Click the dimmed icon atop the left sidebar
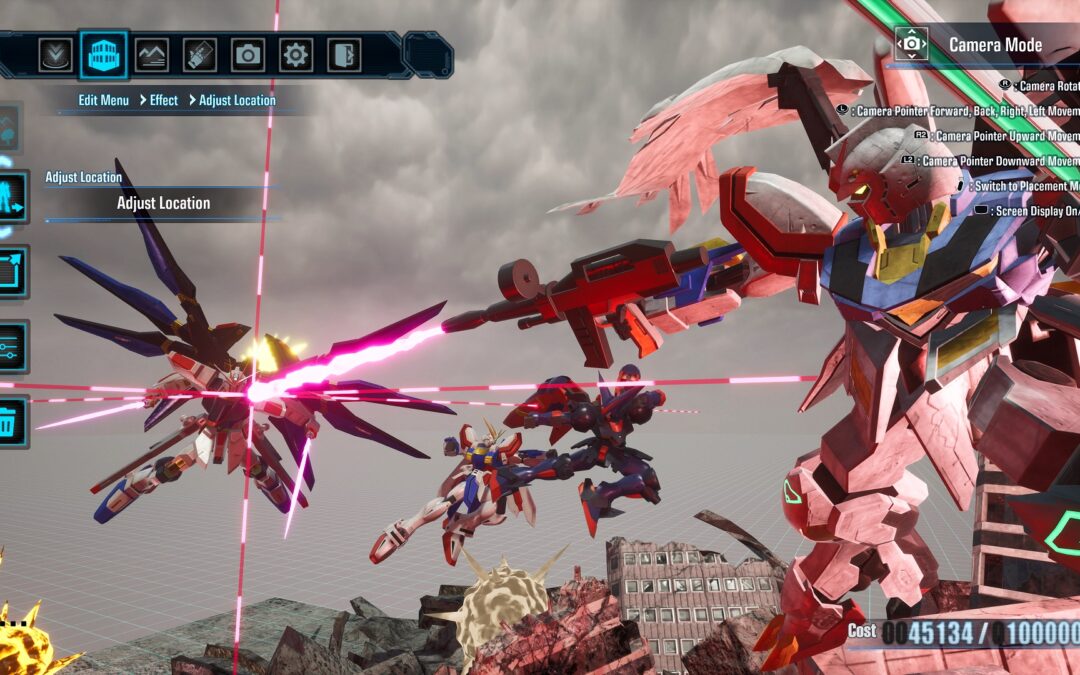This screenshot has height=675, width=1080. [x=9, y=127]
